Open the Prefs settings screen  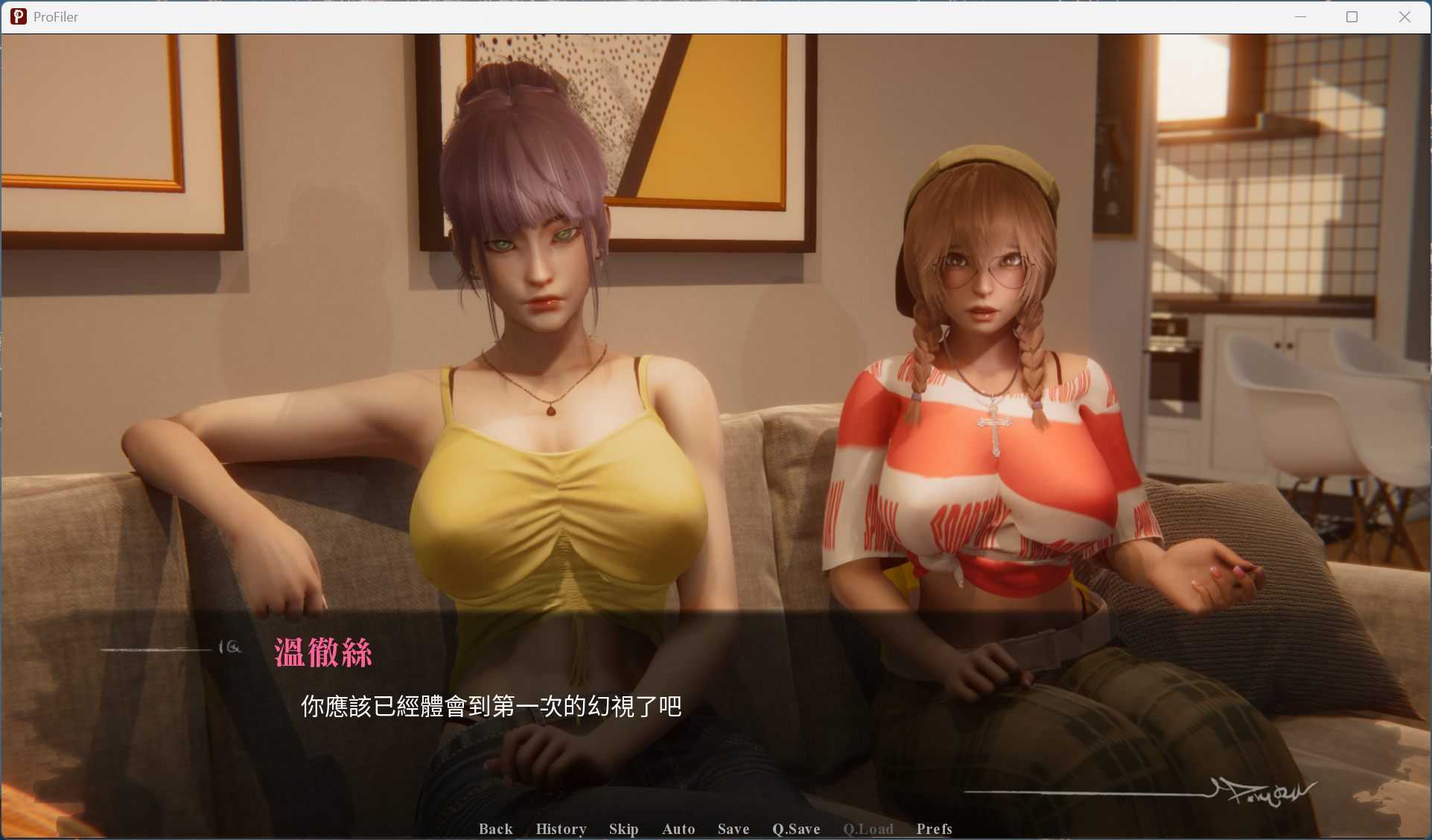(934, 829)
